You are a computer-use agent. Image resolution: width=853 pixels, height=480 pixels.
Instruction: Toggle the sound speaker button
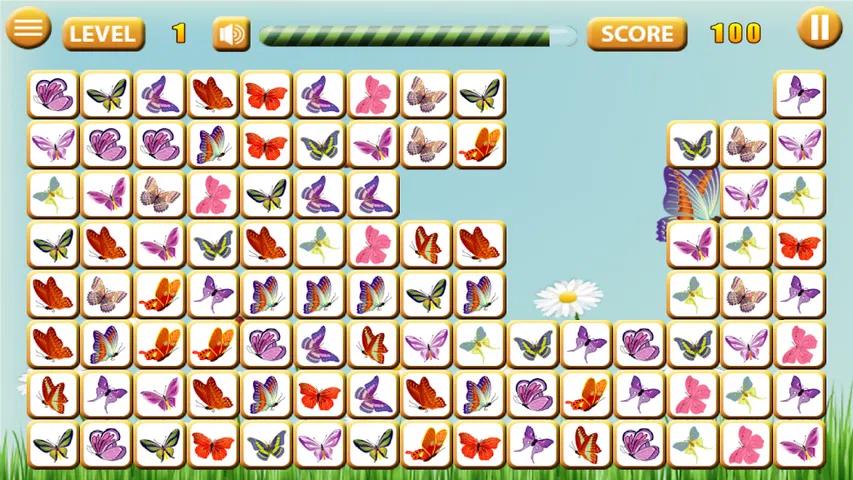coord(230,35)
